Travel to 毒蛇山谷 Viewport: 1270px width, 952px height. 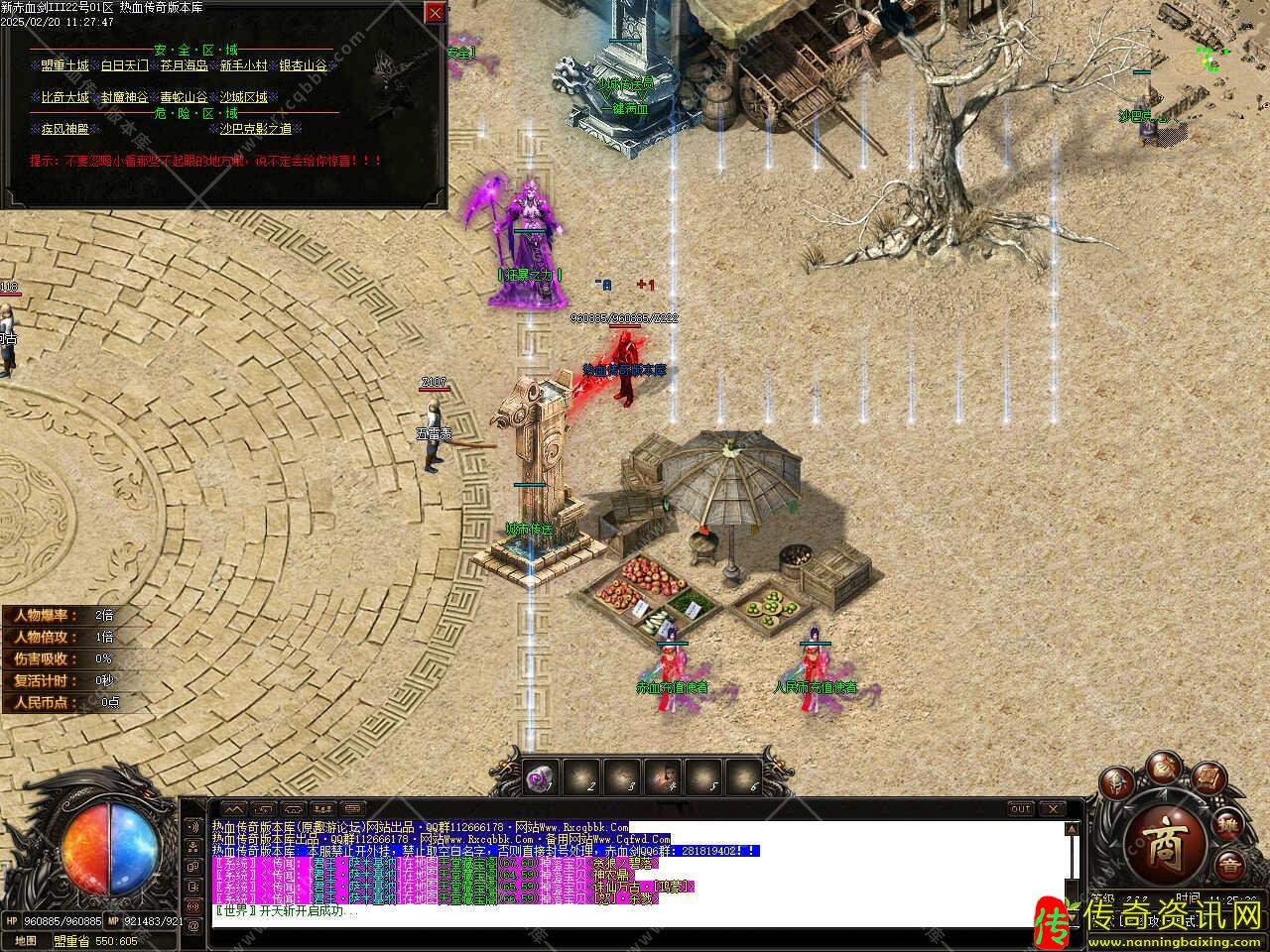(x=185, y=97)
